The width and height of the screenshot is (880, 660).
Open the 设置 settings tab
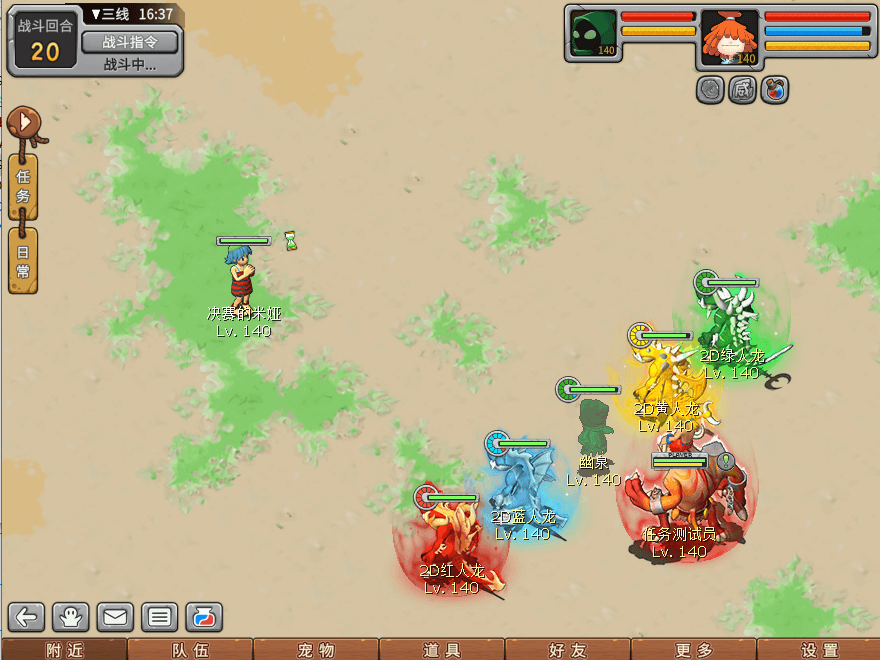tap(819, 650)
